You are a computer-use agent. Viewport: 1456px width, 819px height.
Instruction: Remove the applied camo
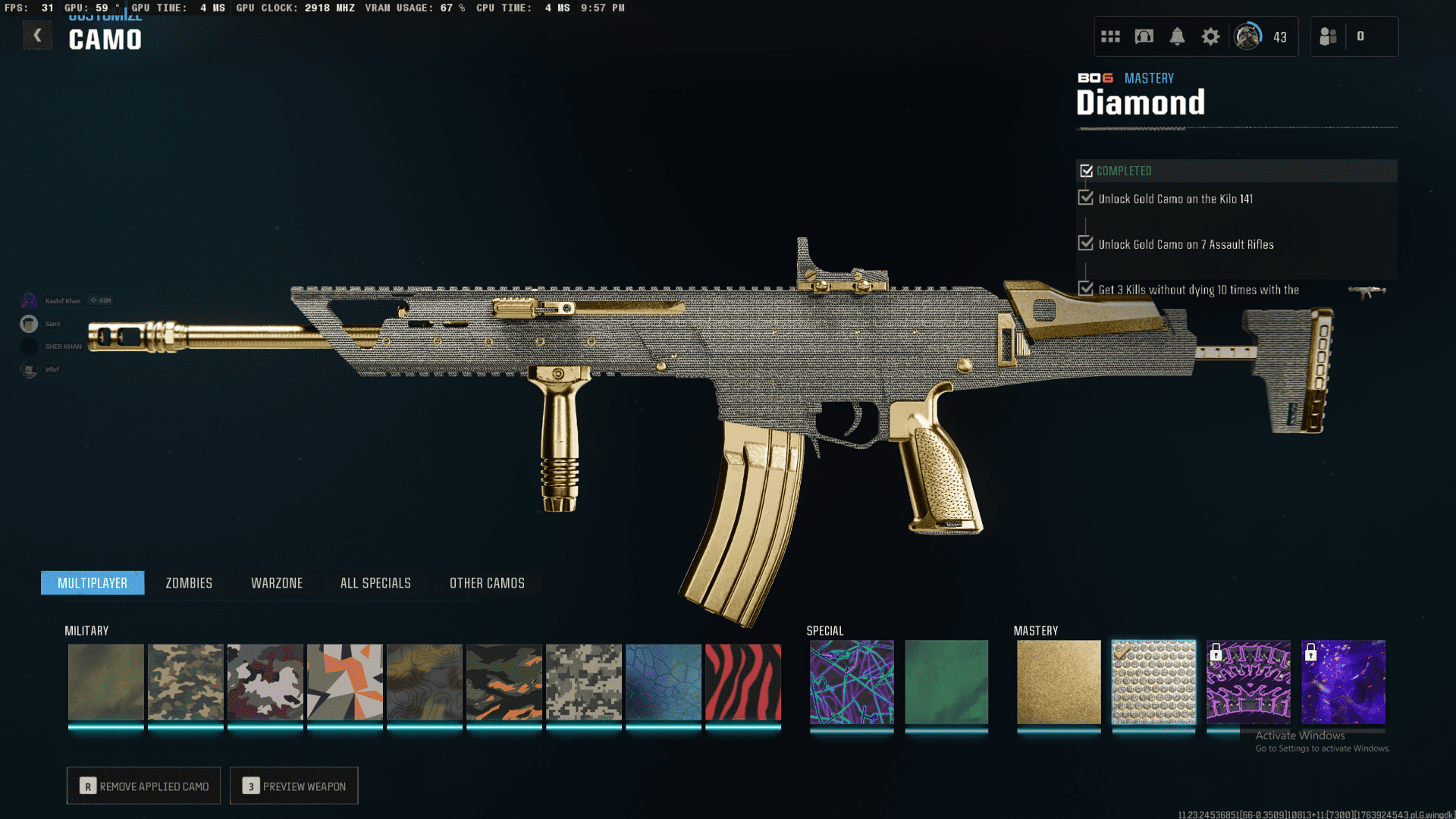[143, 786]
